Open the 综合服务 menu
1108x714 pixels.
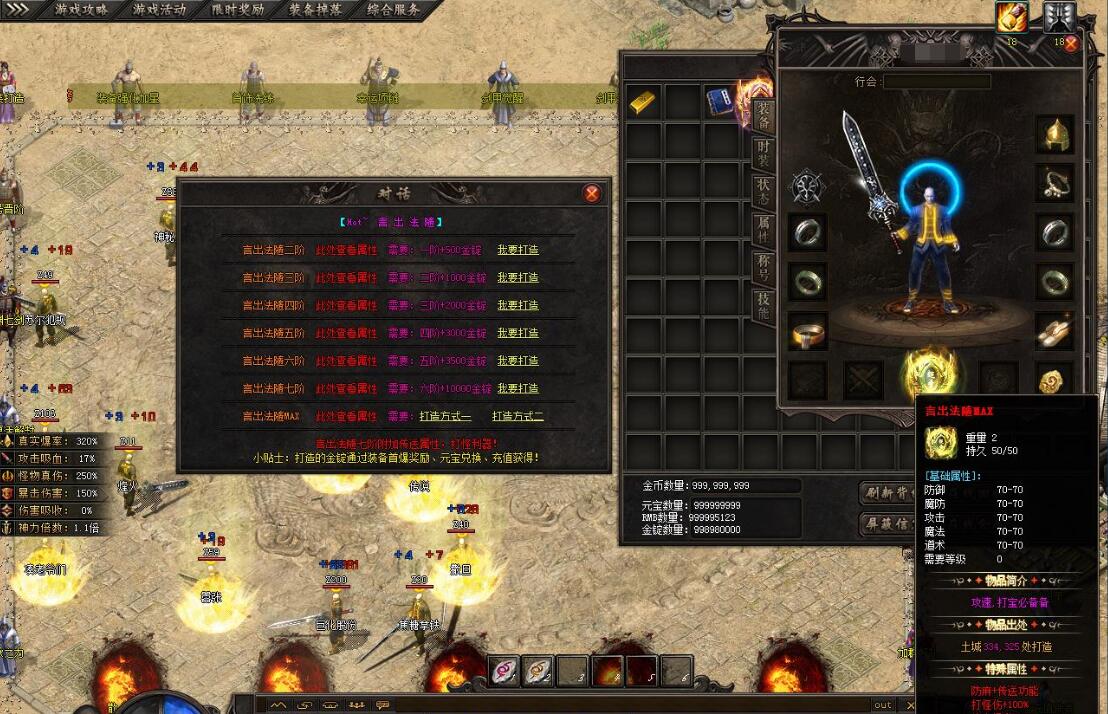click(x=393, y=9)
